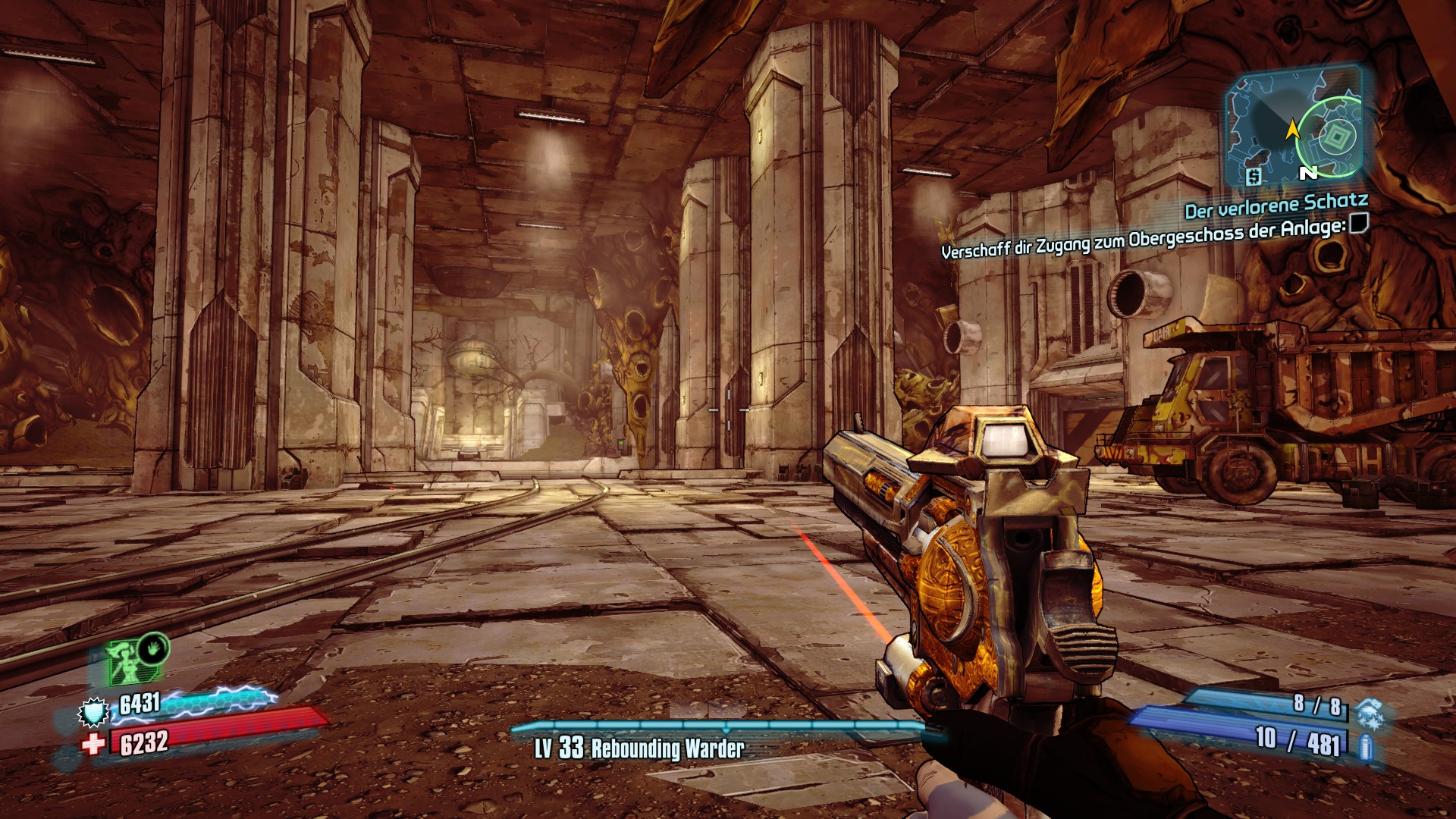
Task: Click the bullet ammo type icon
Action: coord(1366,746)
